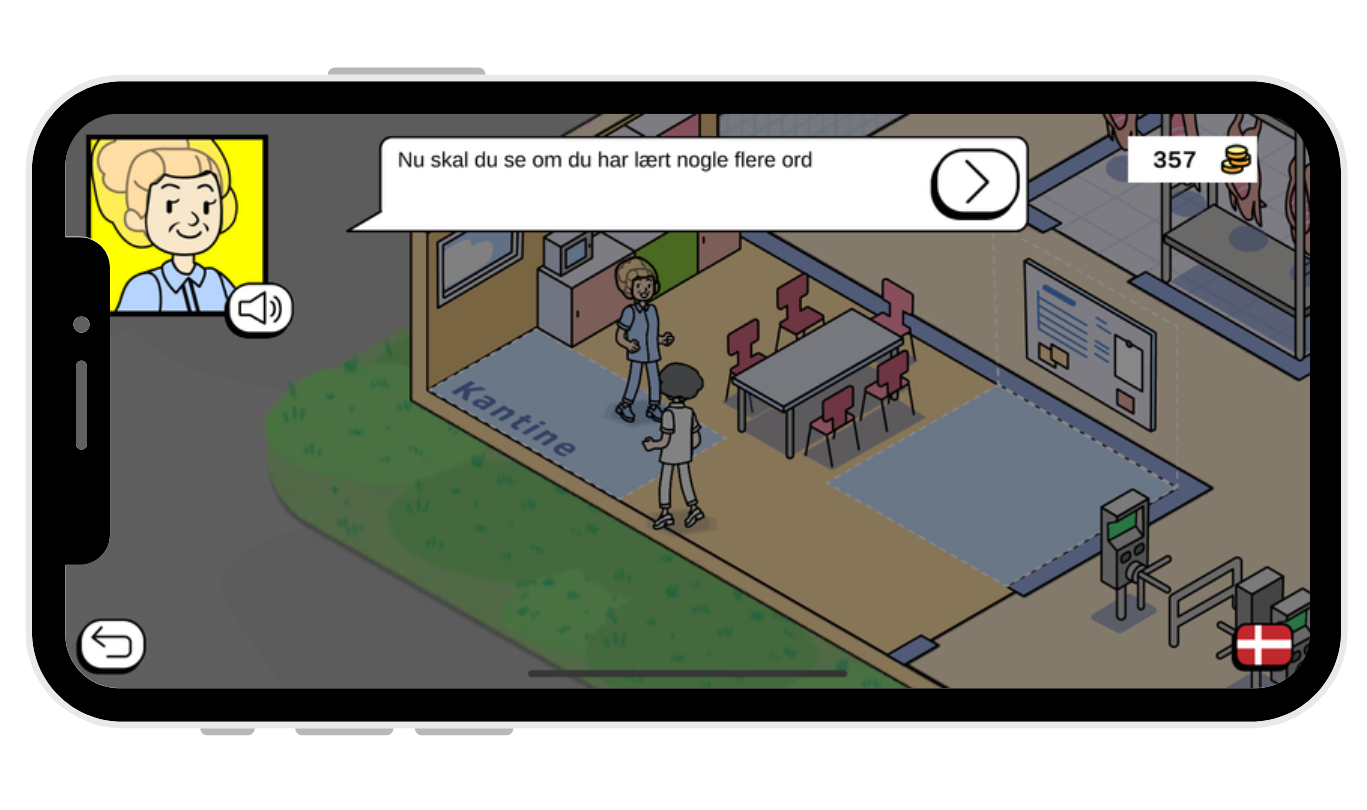Select the Kantine floor mat label
Image resolution: width=1367 pixels, height=810 pixels.
[515, 415]
